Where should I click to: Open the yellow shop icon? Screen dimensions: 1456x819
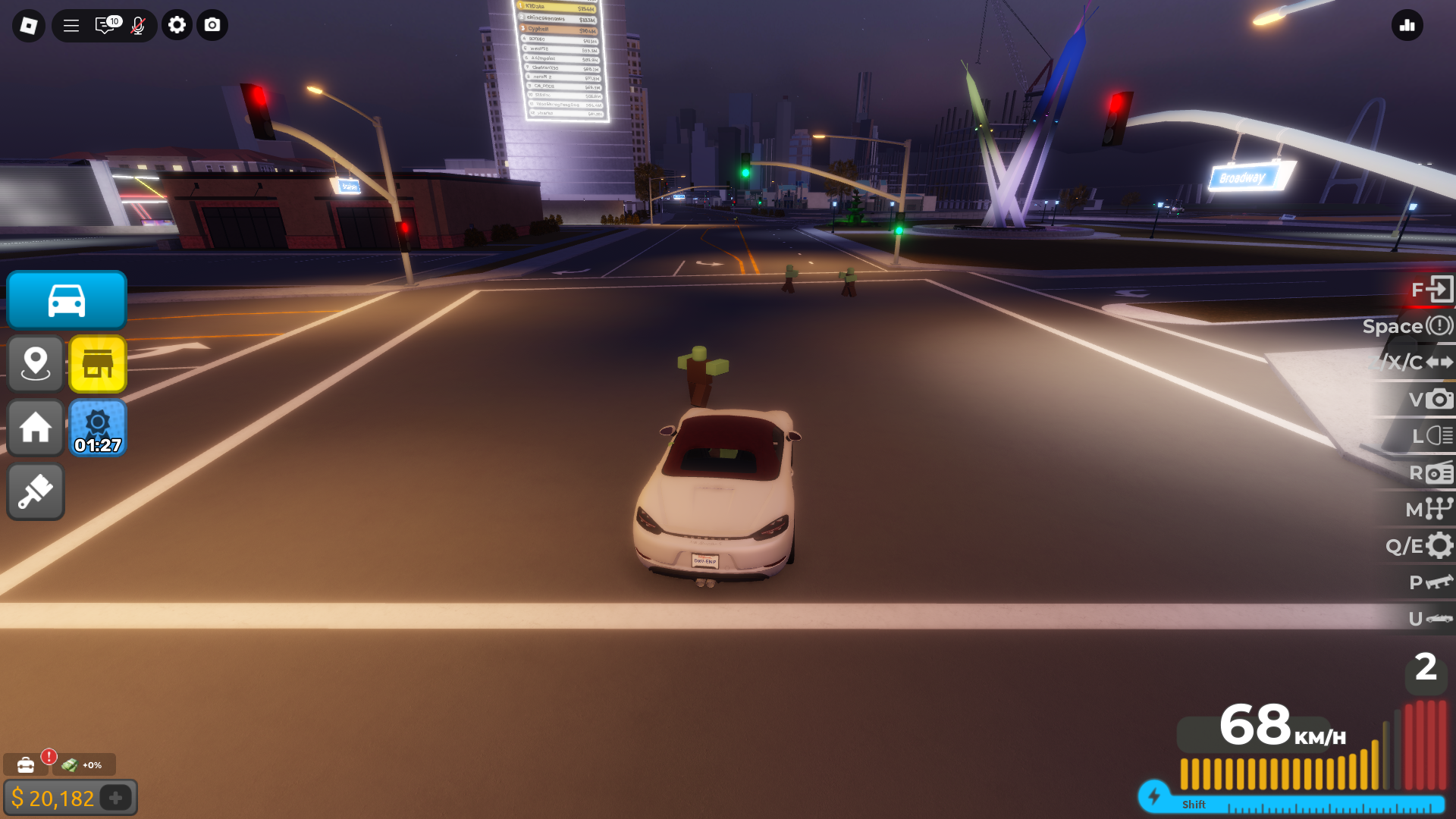[98, 363]
